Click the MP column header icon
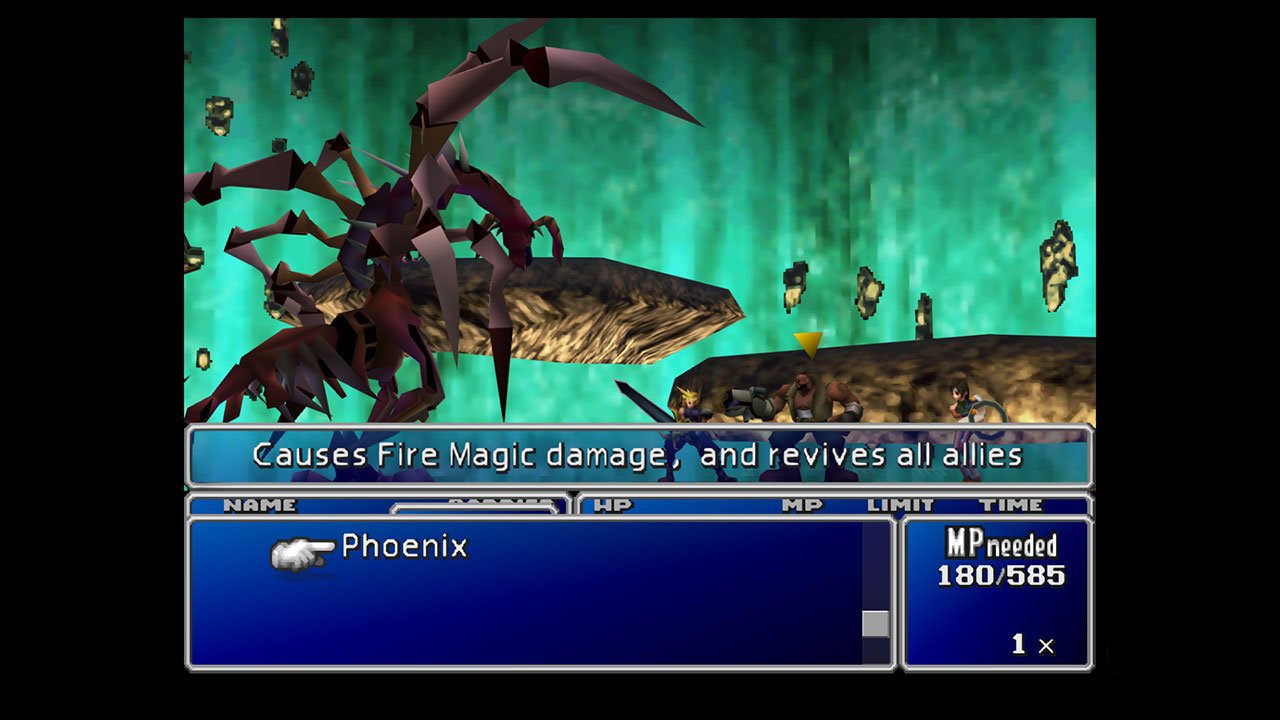The height and width of the screenshot is (720, 1280). coord(805,505)
